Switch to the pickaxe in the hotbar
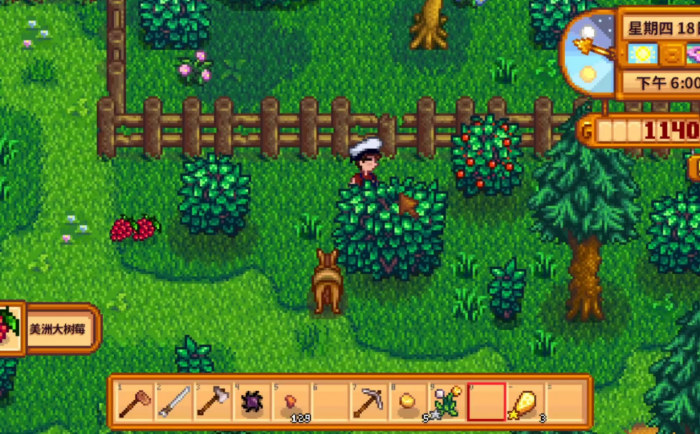The height and width of the screenshot is (434, 700). tap(368, 402)
